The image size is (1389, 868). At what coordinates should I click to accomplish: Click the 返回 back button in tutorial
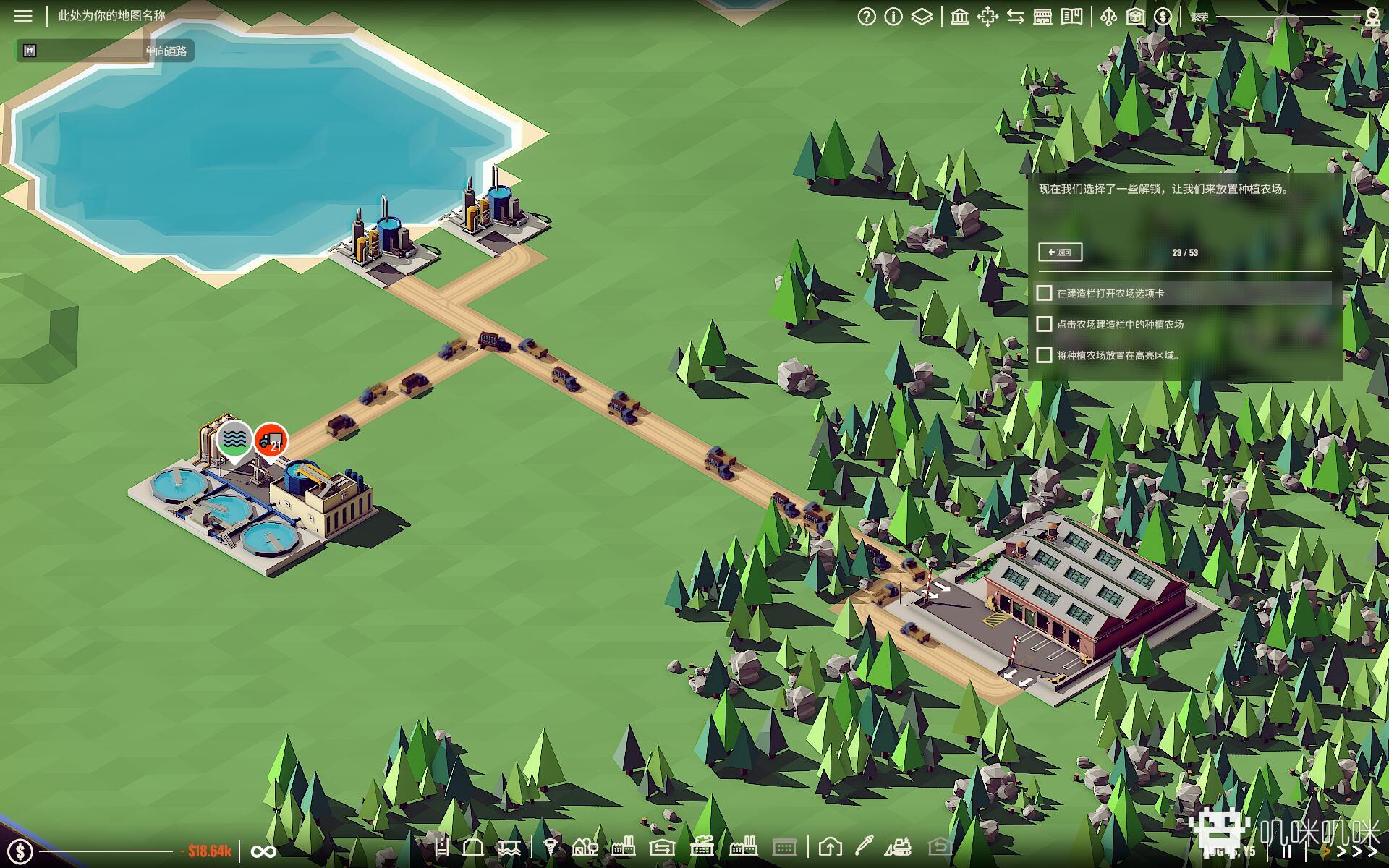[x=1060, y=252]
